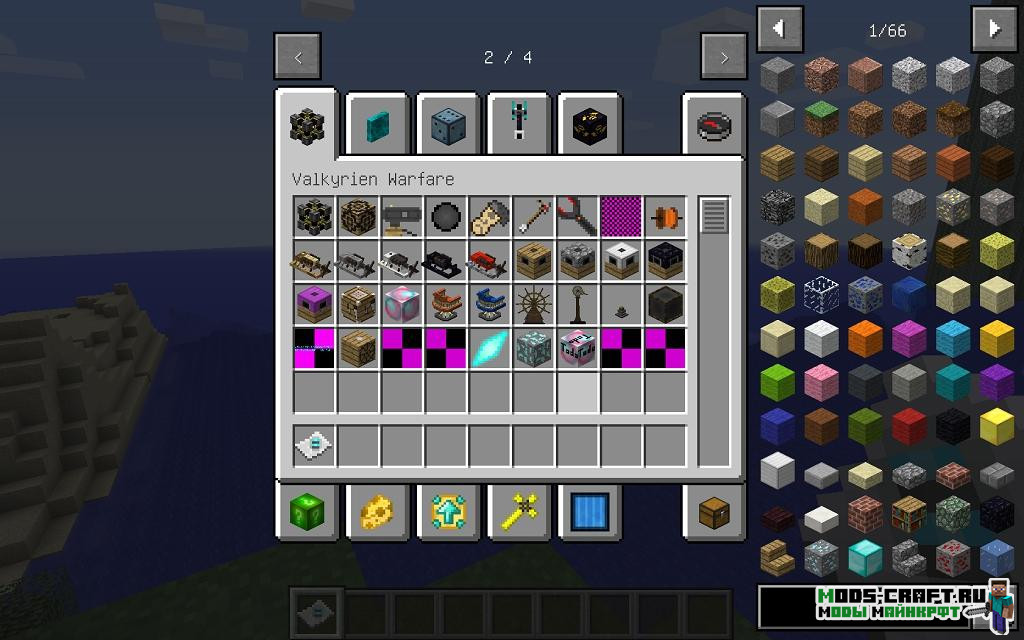Choose the bookshelf block from item list
This screenshot has height=640, width=1024.
[x=909, y=513]
